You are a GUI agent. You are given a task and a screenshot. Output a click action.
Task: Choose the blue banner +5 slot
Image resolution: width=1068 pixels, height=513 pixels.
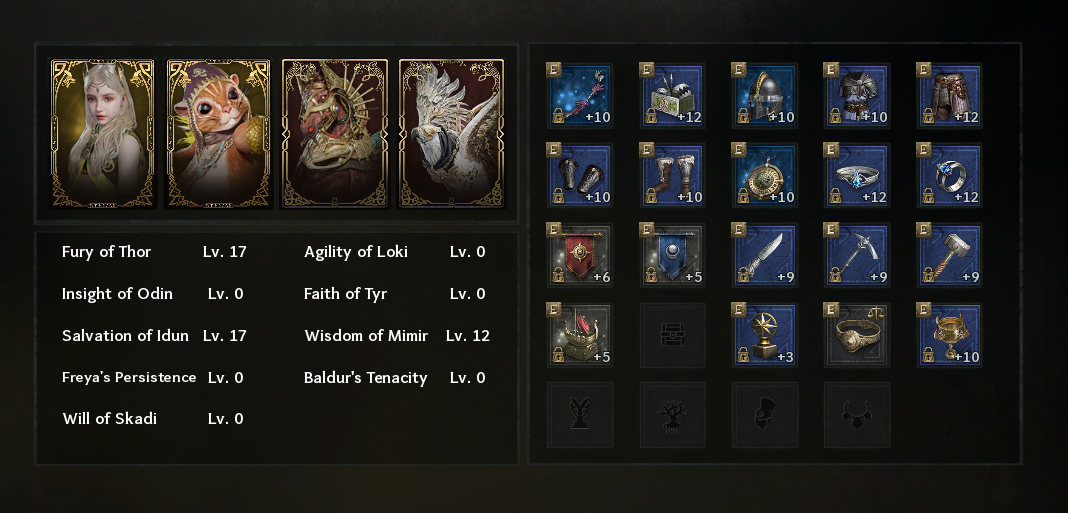tap(673, 256)
